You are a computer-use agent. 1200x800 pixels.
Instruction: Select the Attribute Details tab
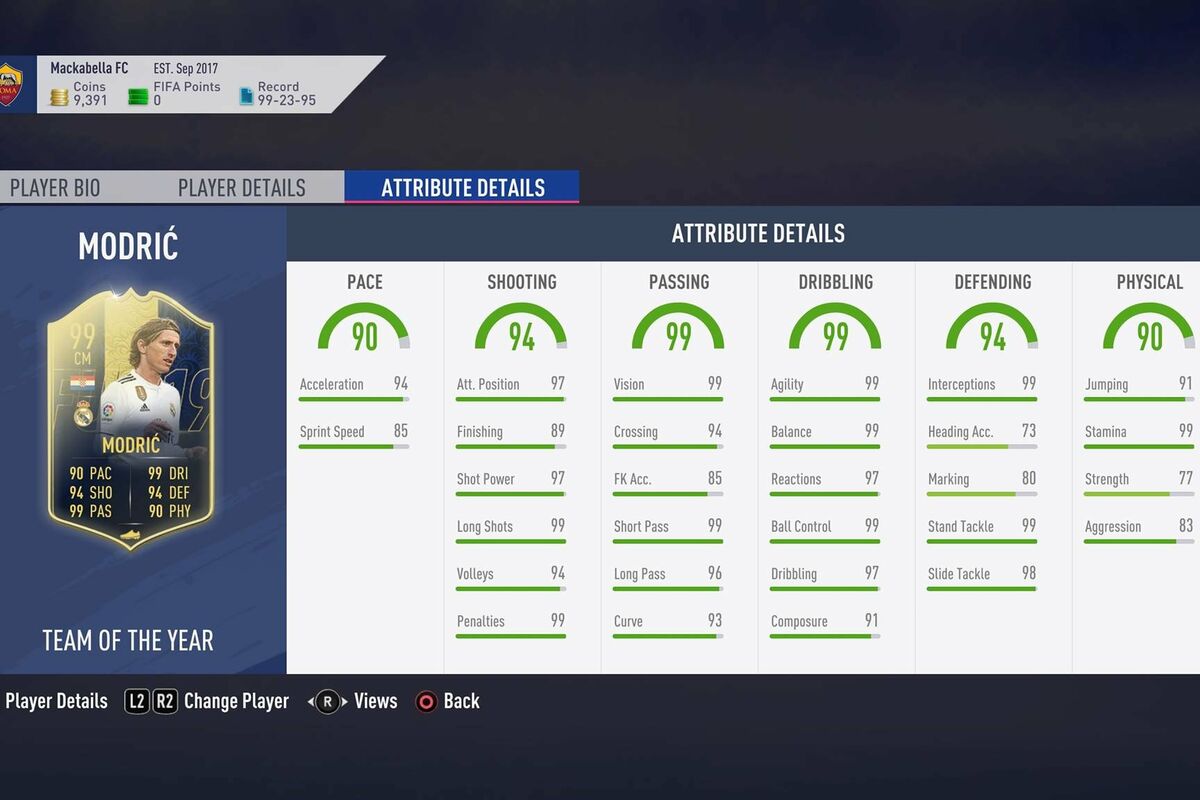(x=462, y=188)
